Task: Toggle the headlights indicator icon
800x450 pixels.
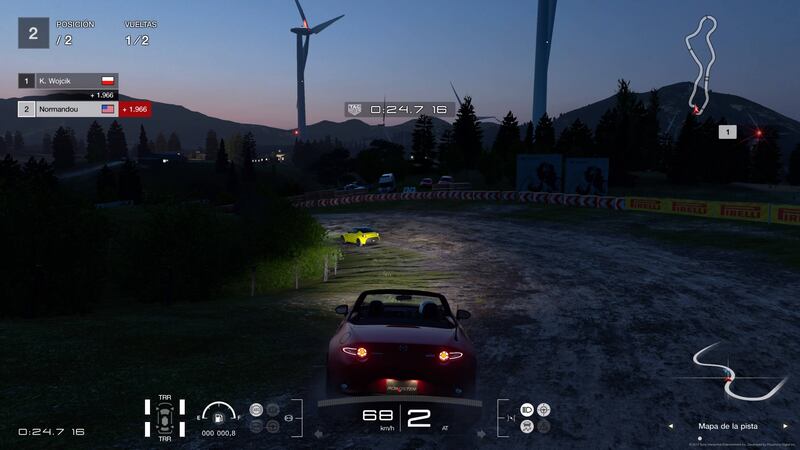Action: tap(527, 410)
